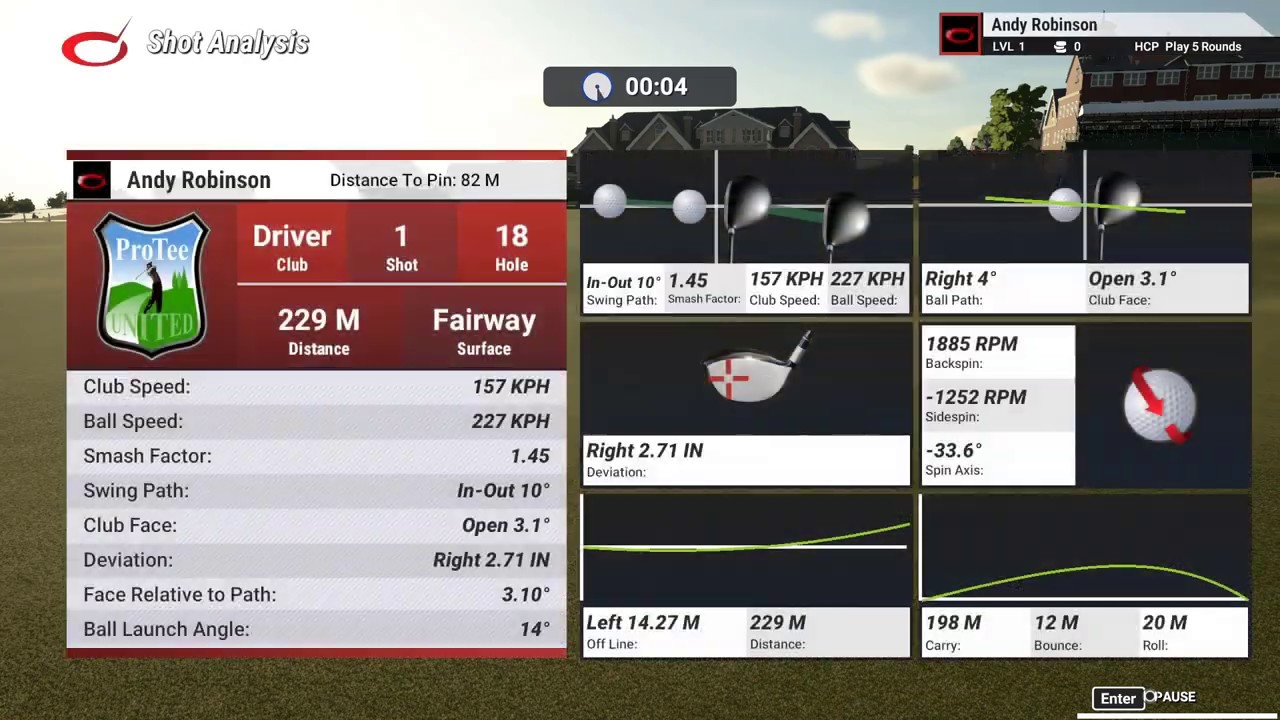This screenshot has height=720, width=1280.
Task: Select Andy Robinson's red avatar in top right
Action: point(960,33)
